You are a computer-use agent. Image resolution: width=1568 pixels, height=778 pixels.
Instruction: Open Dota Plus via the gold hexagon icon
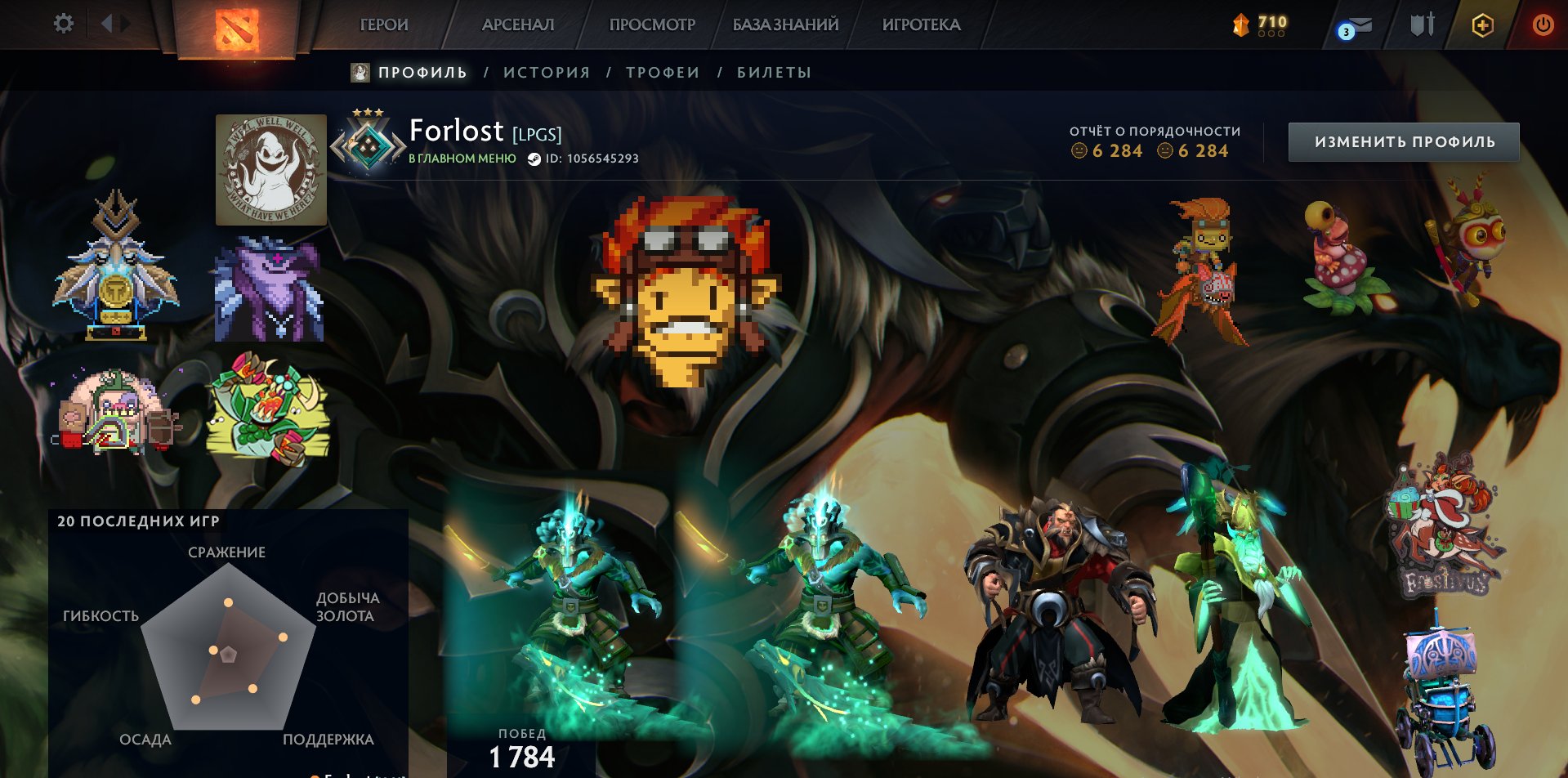(x=1484, y=25)
